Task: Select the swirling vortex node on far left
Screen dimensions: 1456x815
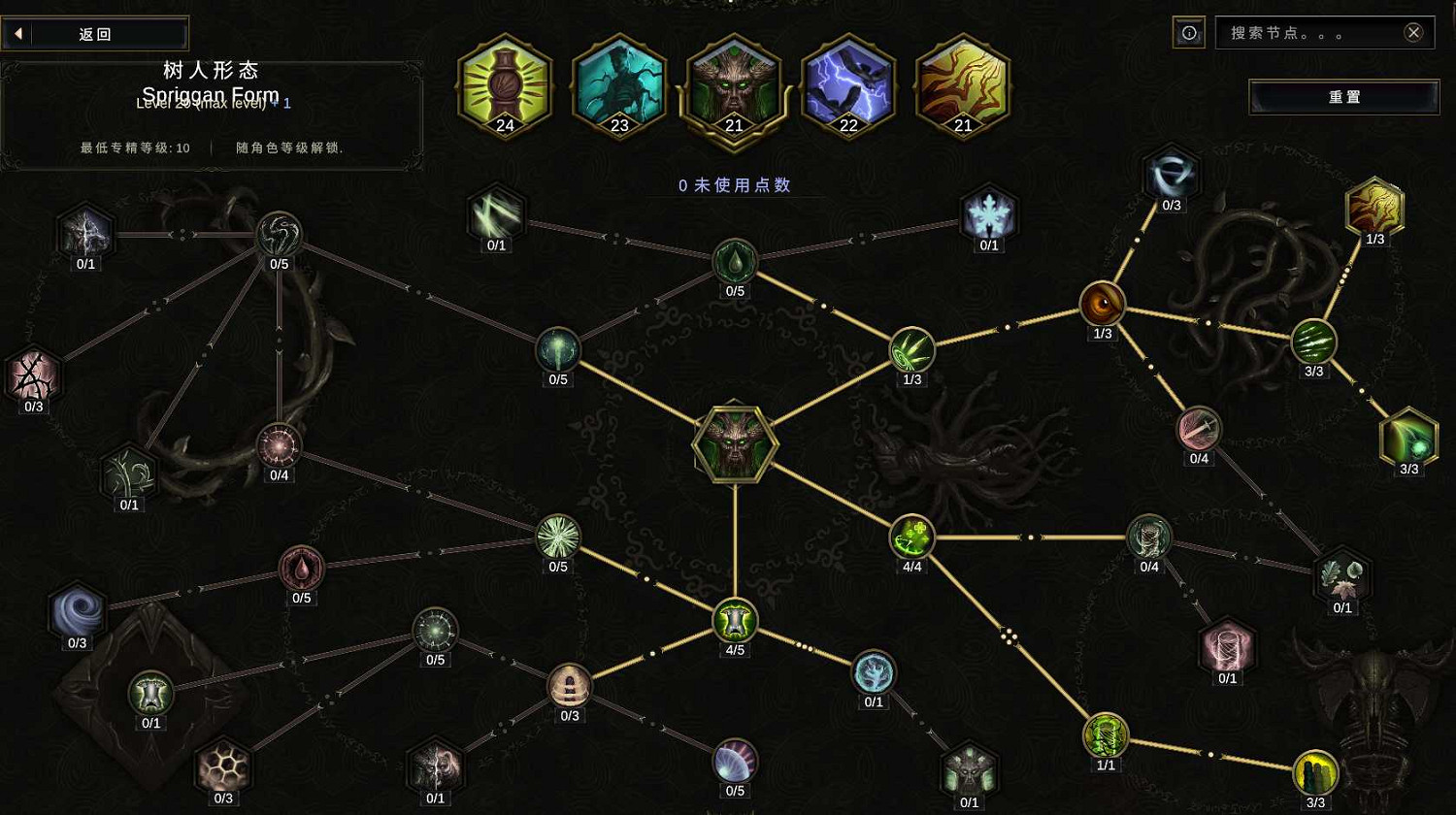Action: [x=78, y=611]
